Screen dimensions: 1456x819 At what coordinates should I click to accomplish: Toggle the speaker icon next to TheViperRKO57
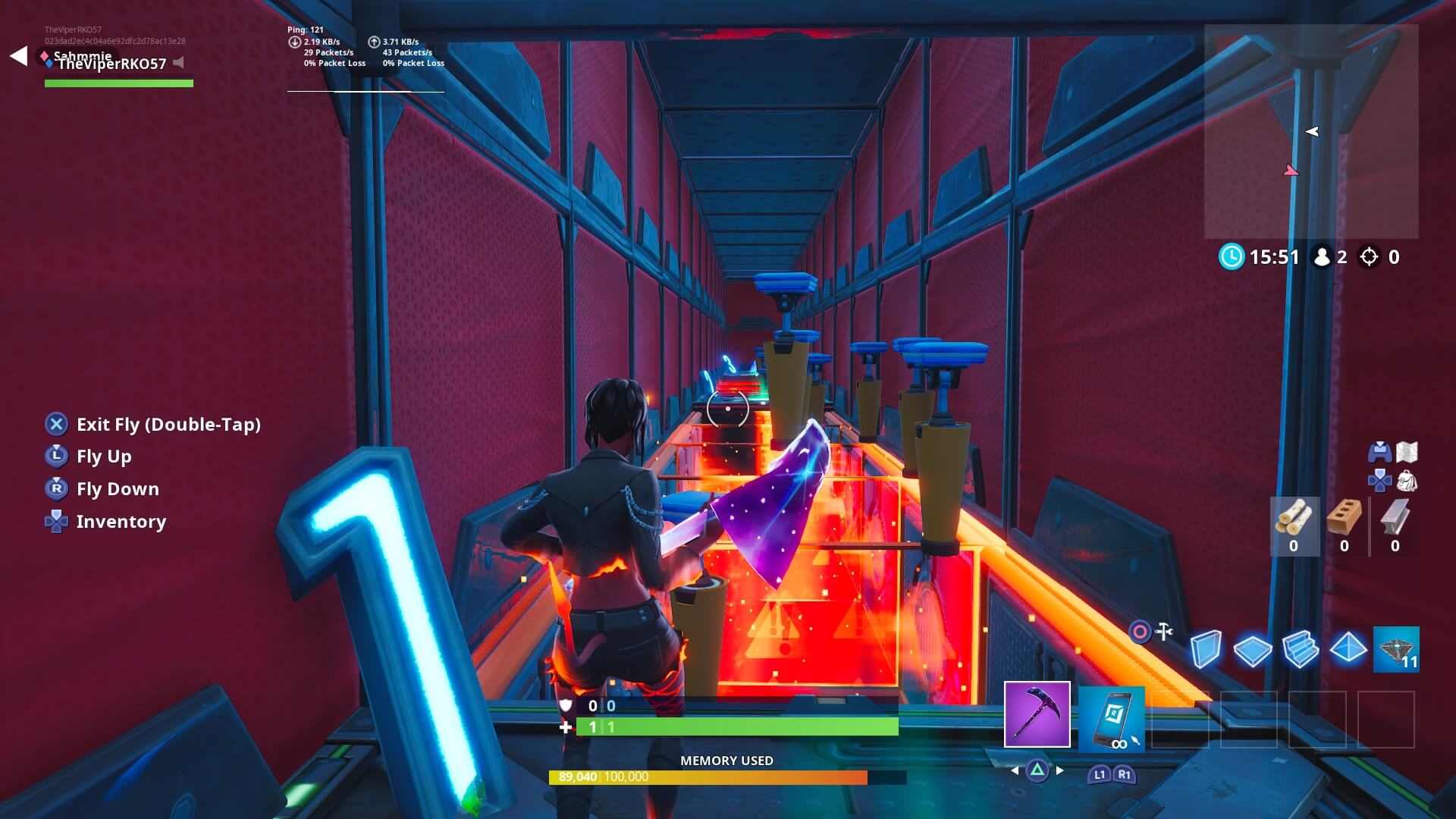(179, 62)
